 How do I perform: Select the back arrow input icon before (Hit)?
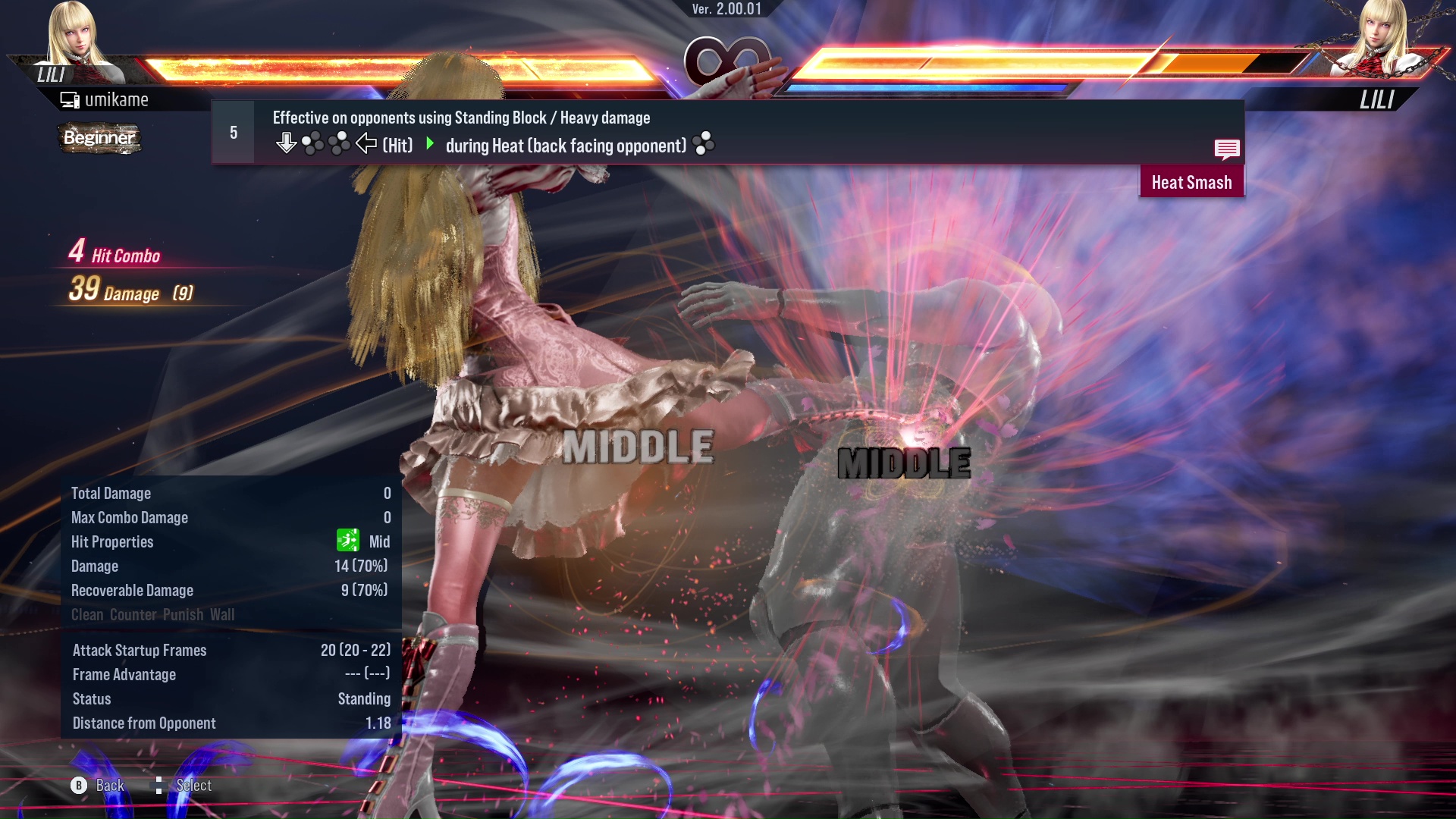(x=366, y=143)
